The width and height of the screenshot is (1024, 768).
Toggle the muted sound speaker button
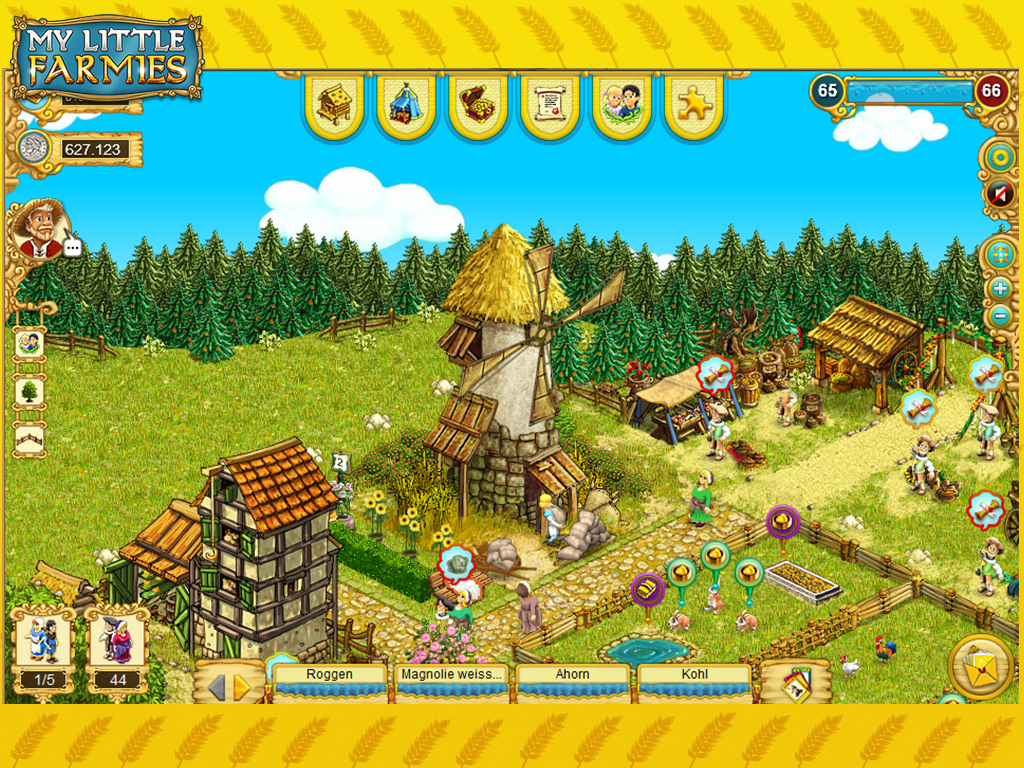(998, 193)
